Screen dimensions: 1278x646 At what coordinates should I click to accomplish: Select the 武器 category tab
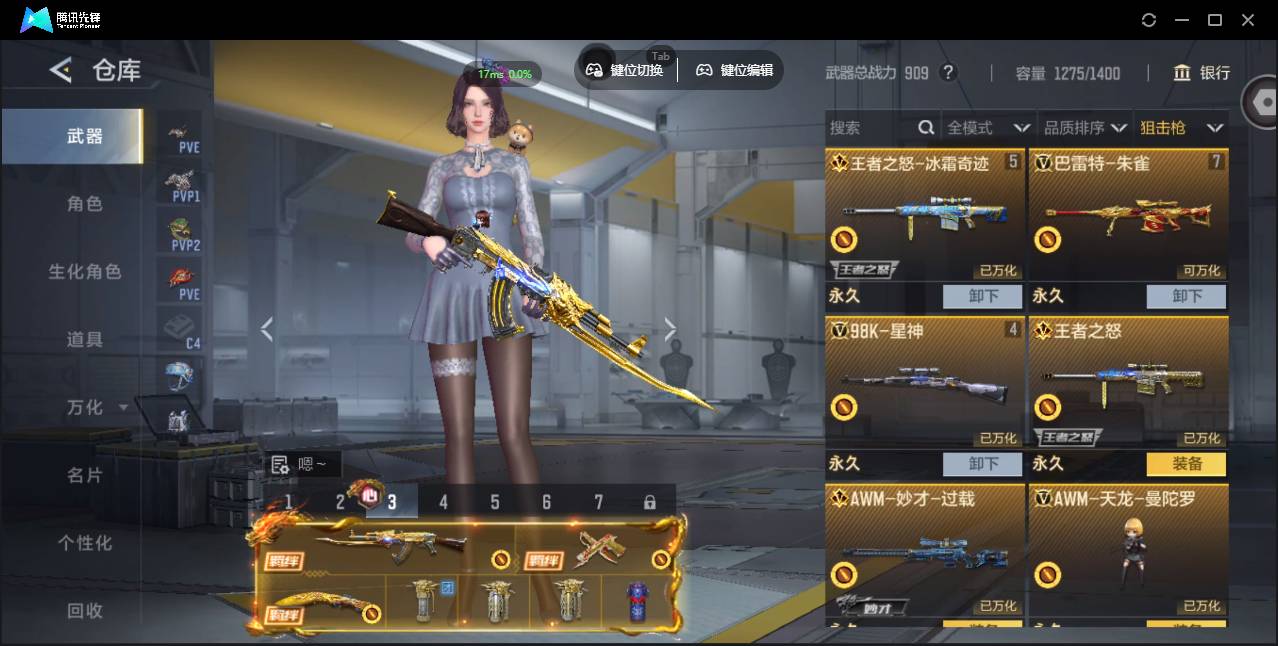[x=84, y=136]
